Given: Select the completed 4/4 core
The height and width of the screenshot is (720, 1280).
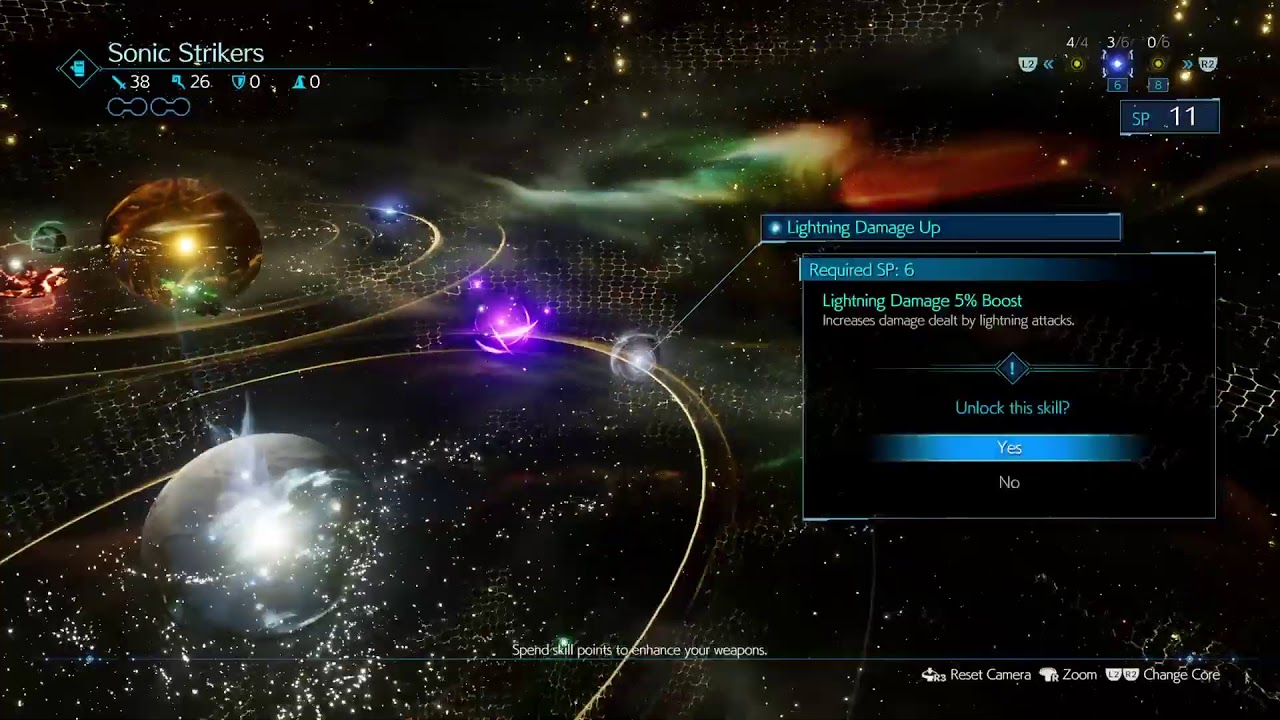Looking at the screenshot, I should click(1077, 64).
